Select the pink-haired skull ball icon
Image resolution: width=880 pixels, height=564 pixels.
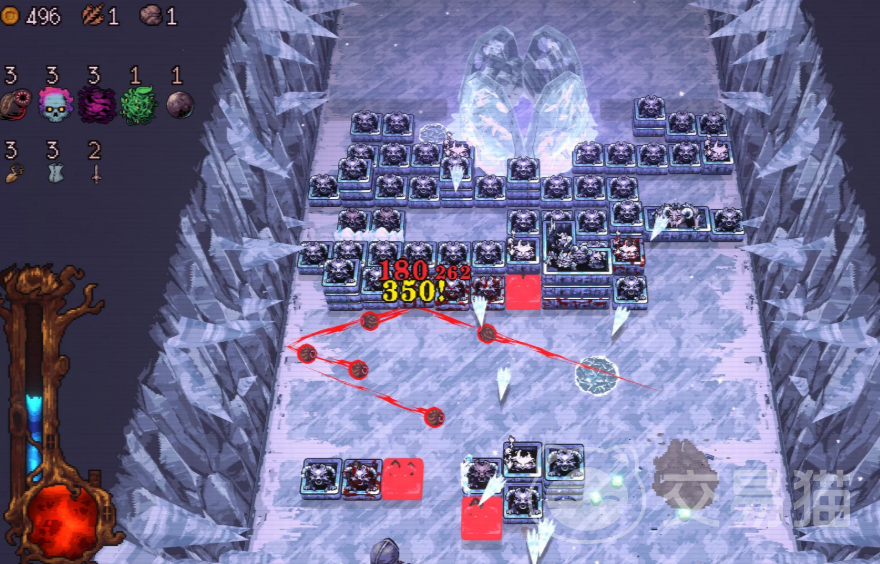point(55,104)
